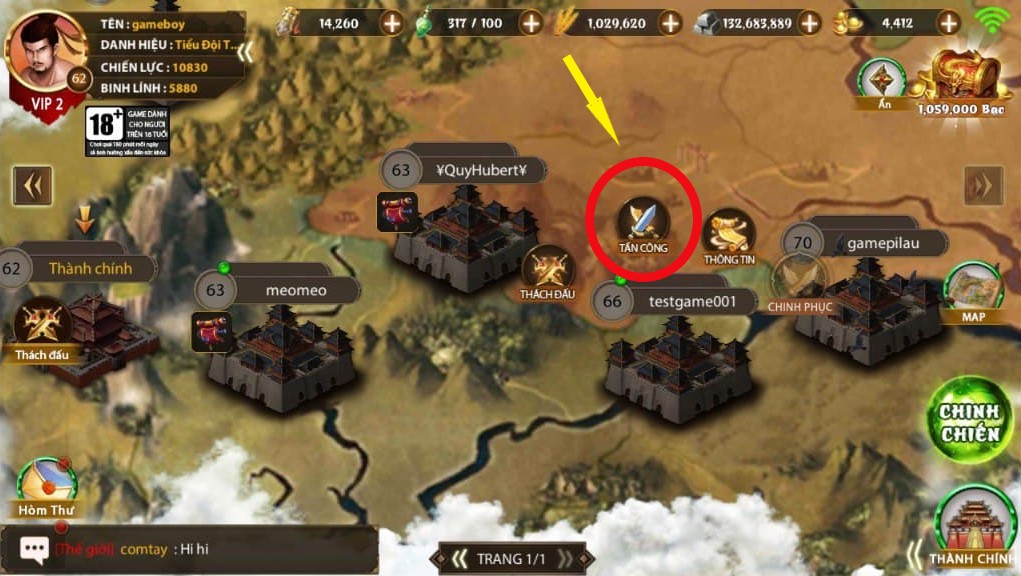Open the Ấn seal icon
This screenshot has width=1021, height=576.
(882, 81)
